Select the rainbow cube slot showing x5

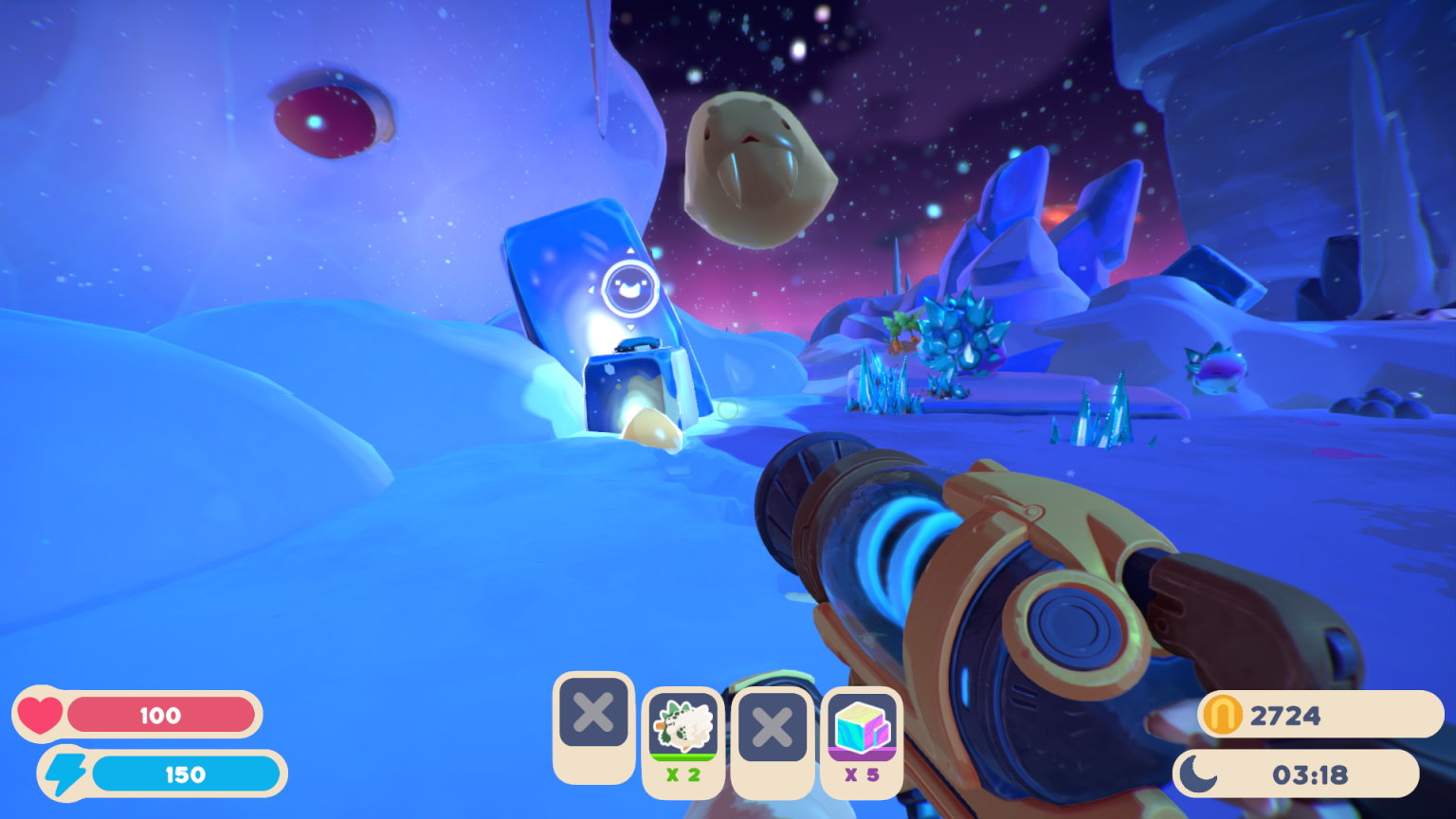click(860, 730)
